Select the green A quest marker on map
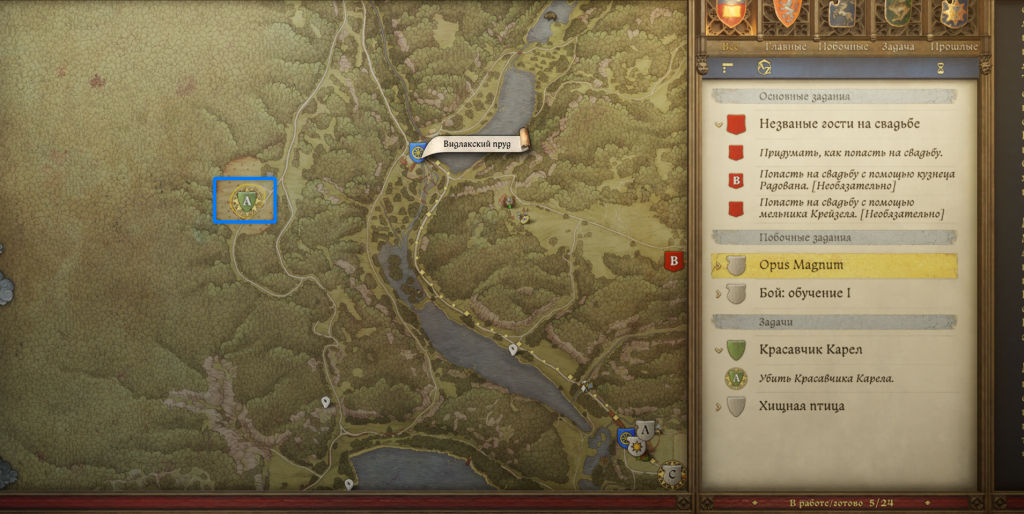This screenshot has height=514, width=1024. click(x=246, y=200)
